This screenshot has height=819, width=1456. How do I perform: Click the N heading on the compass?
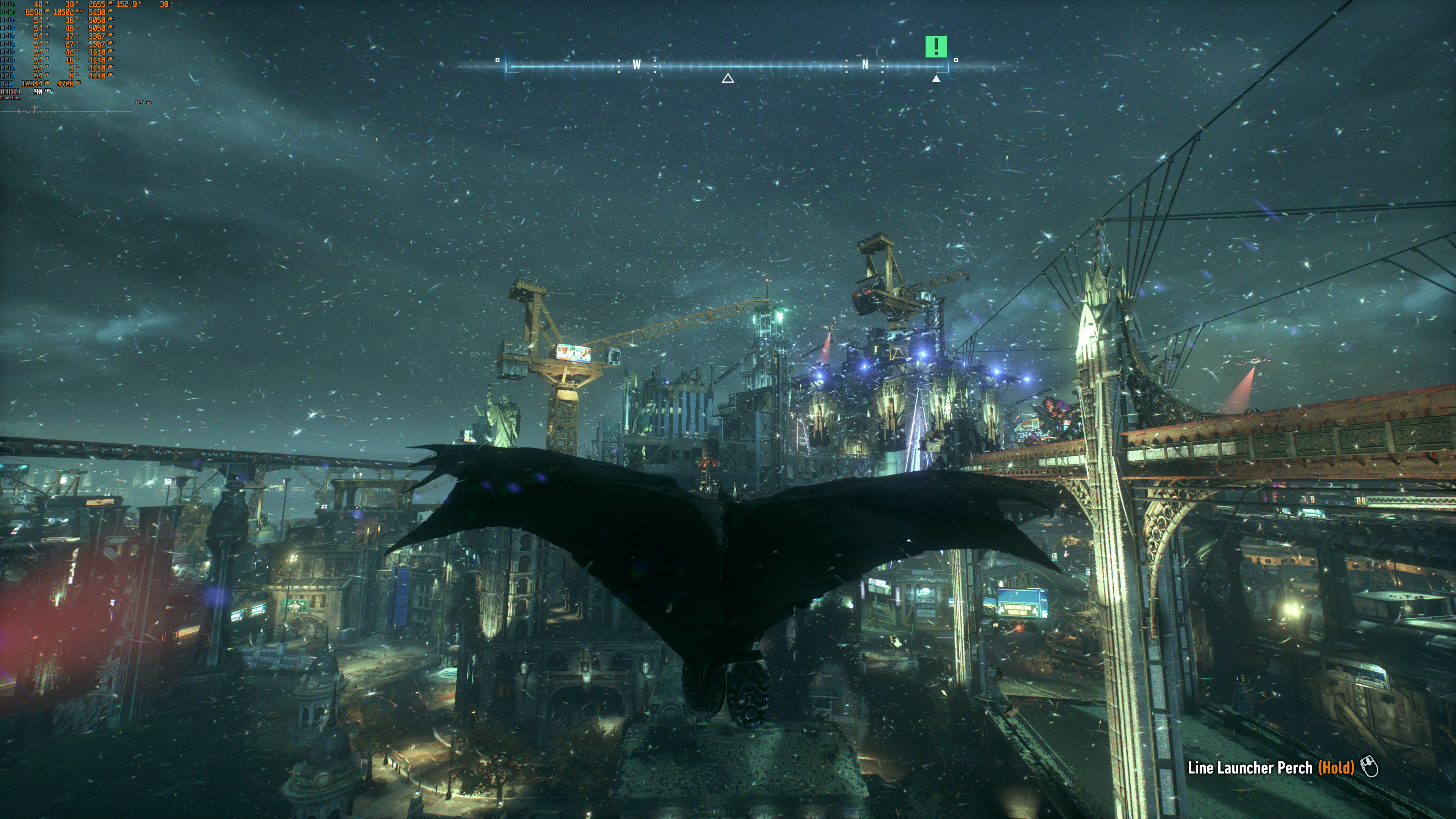click(x=865, y=65)
